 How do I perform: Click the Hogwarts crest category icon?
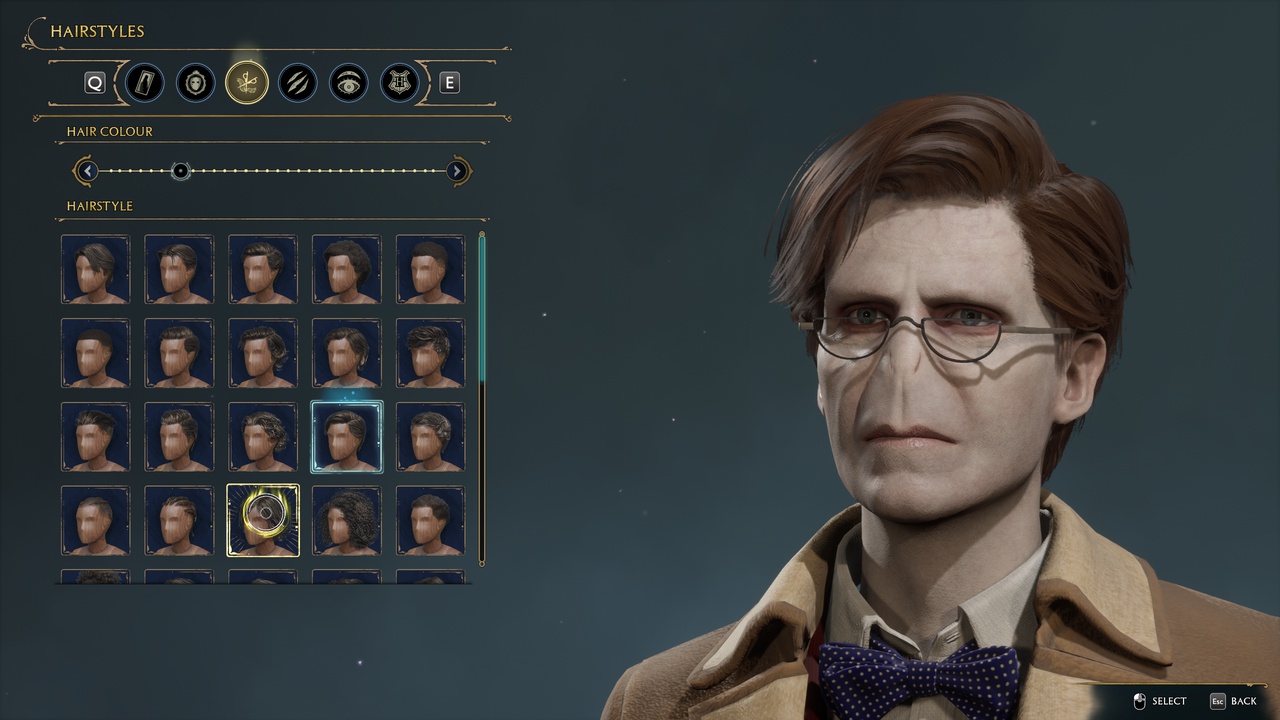click(x=399, y=82)
